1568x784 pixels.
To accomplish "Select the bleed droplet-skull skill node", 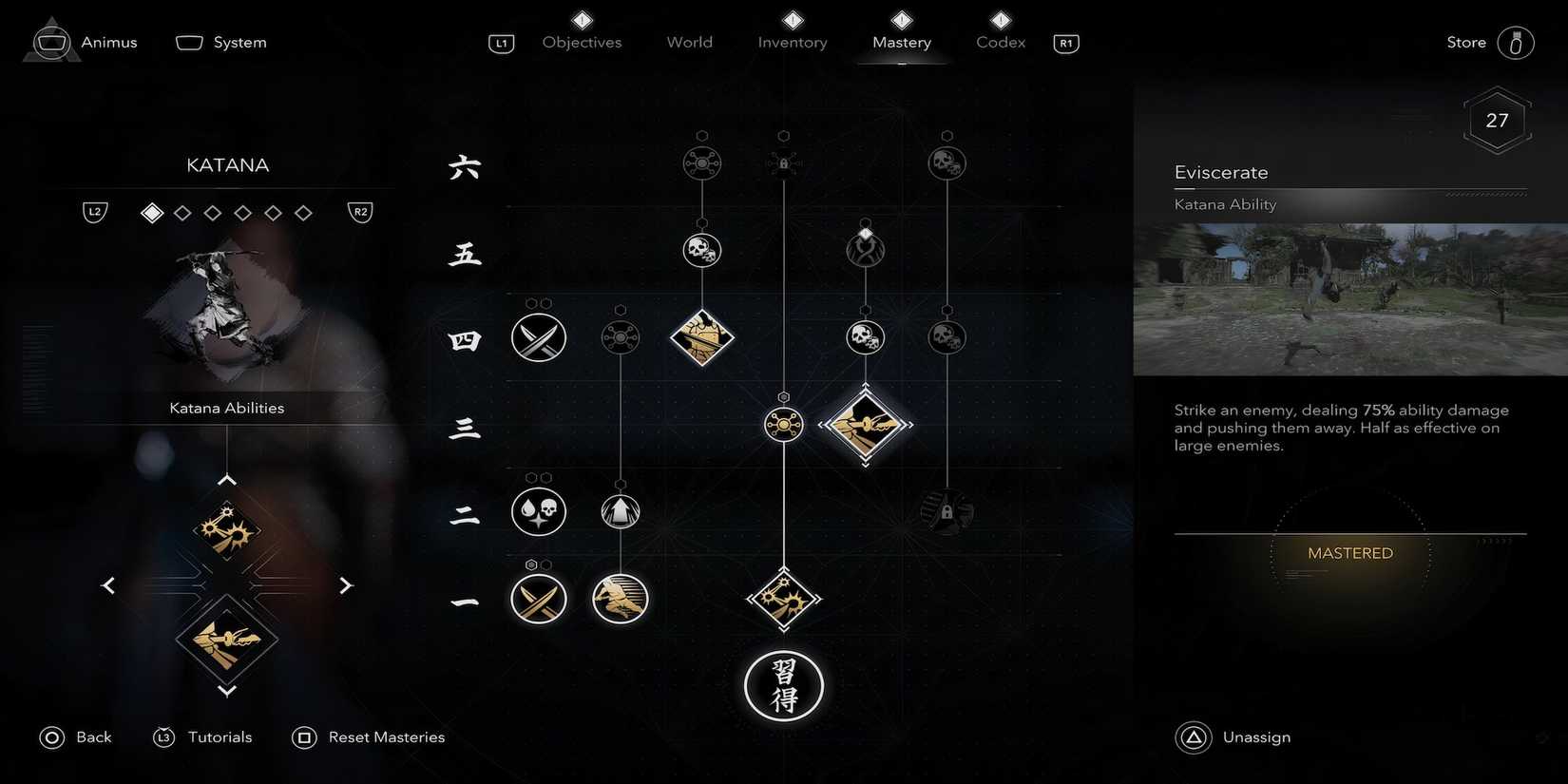I will [x=539, y=511].
